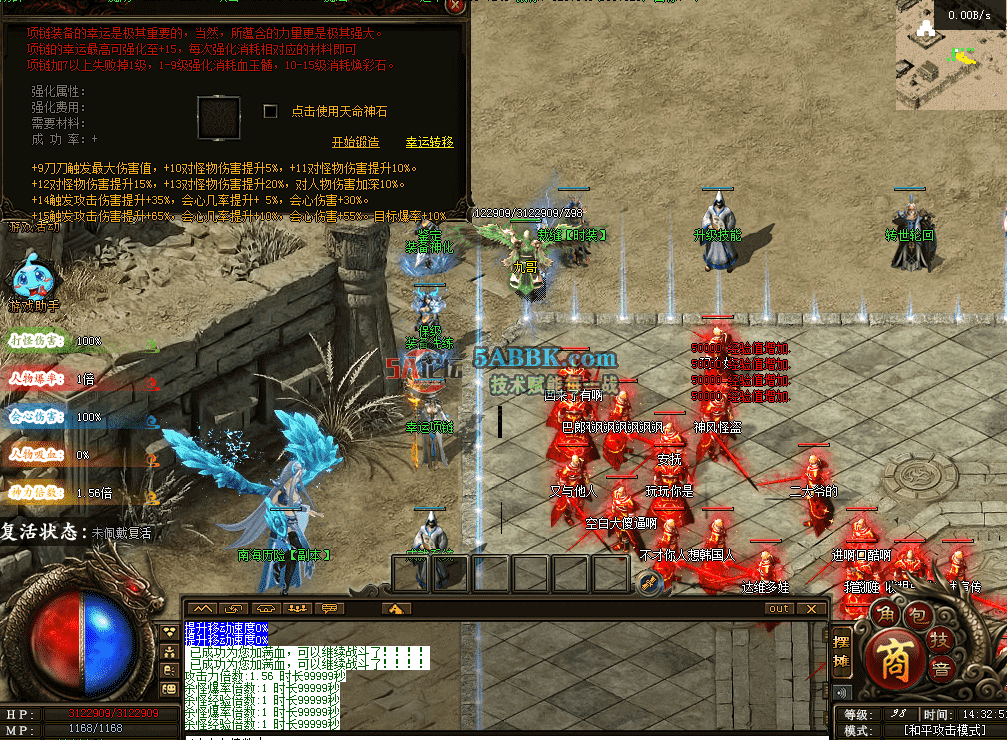Close the chat window with X

[x=812, y=608]
